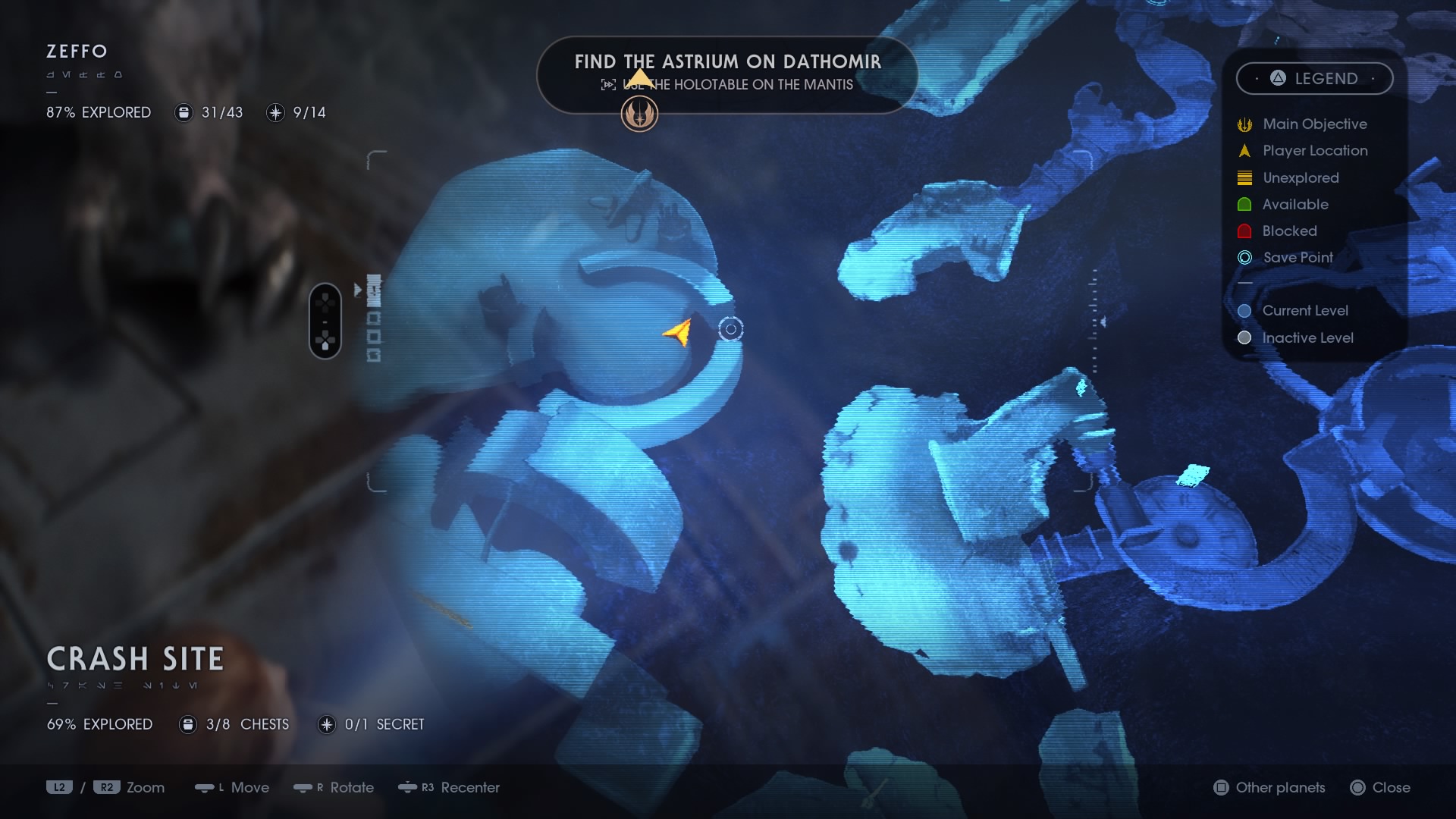Click the Unexplored yellow lines icon
1456x819 pixels.
[x=1244, y=177]
